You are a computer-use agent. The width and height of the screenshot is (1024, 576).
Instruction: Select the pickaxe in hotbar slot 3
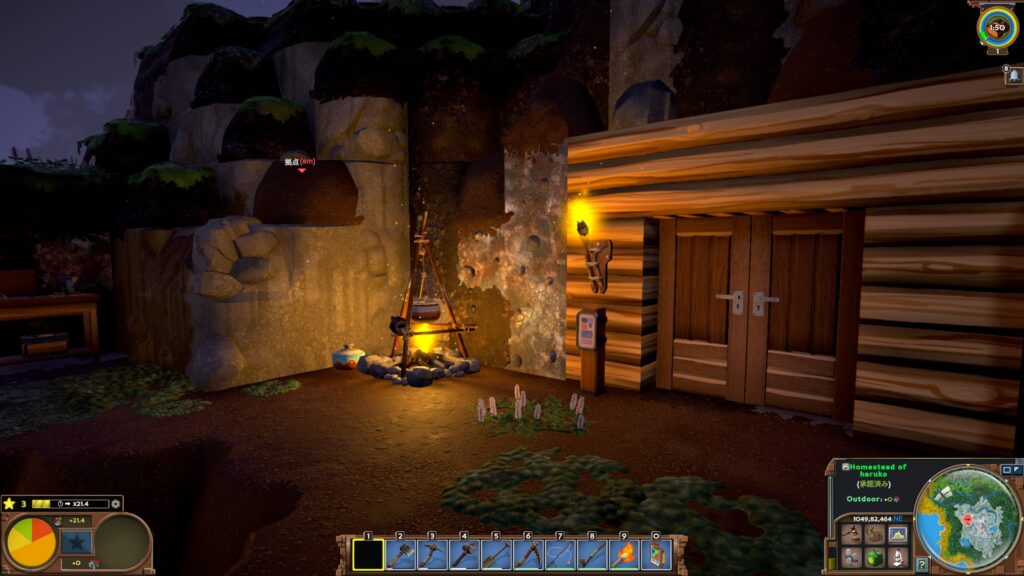432,554
